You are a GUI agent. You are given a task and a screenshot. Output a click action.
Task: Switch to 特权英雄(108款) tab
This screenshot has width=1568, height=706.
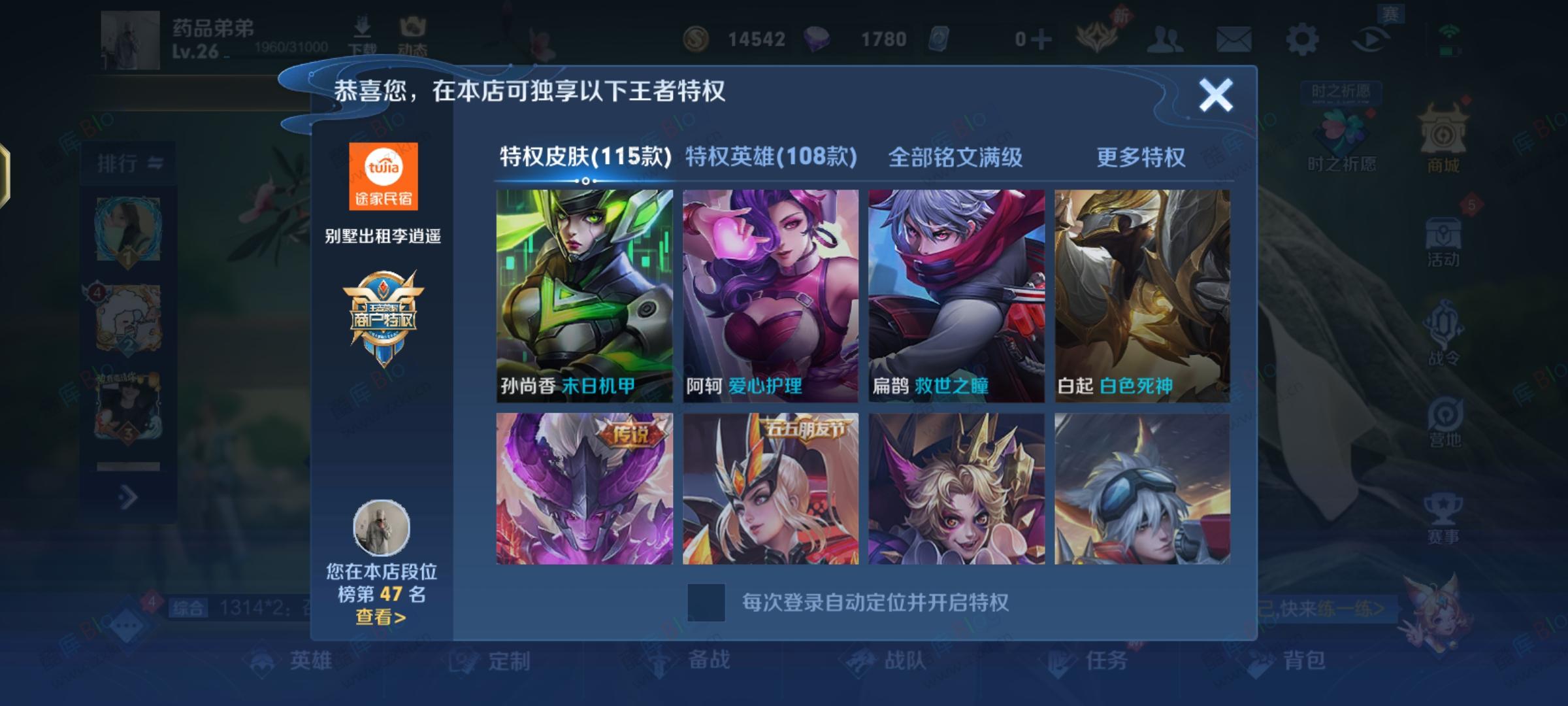point(770,157)
